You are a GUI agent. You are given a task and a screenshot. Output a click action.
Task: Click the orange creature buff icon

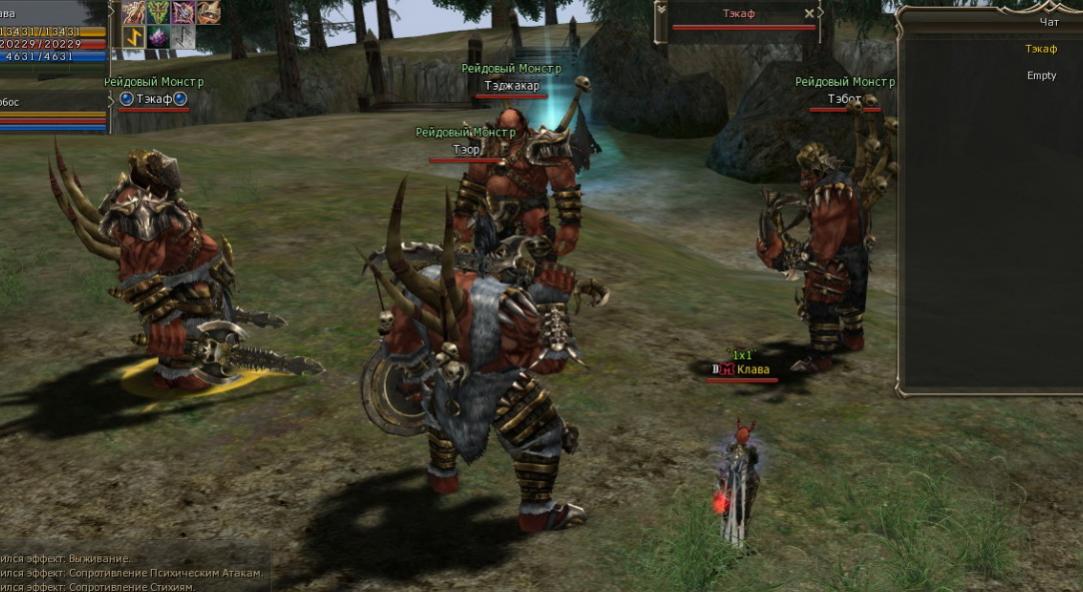pyautogui.click(x=208, y=12)
